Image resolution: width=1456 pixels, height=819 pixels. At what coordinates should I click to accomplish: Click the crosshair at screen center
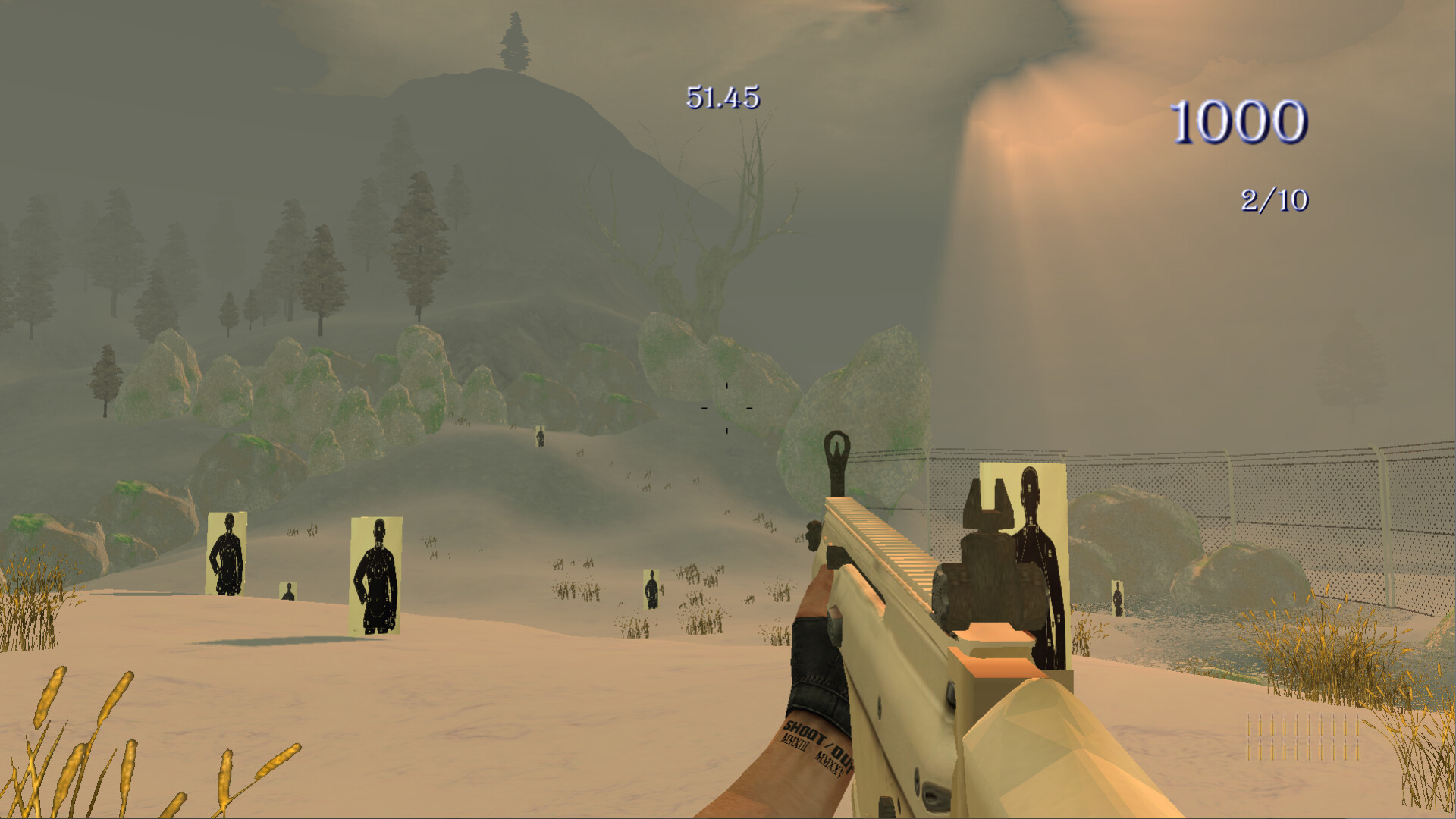[x=726, y=407]
